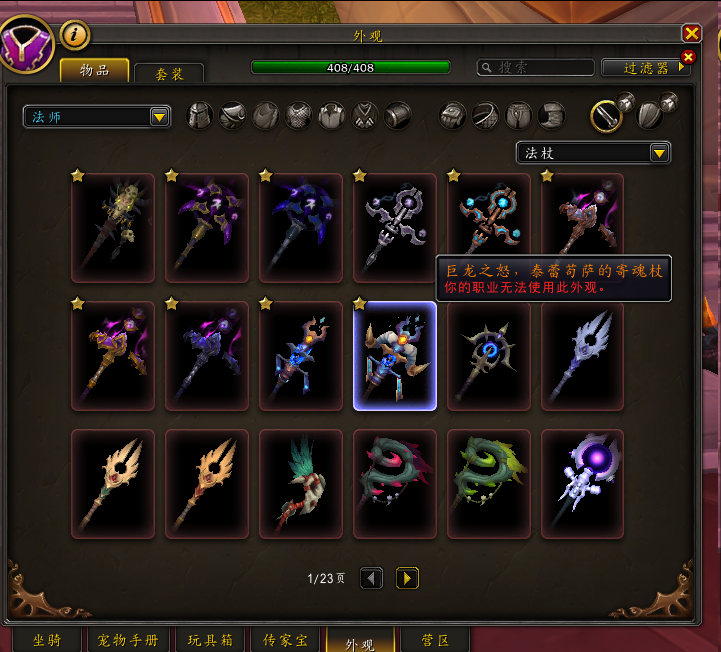Screen dimensions: 721x652
Task: Select the shield off-hand slot icon
Action: (649, 116)
